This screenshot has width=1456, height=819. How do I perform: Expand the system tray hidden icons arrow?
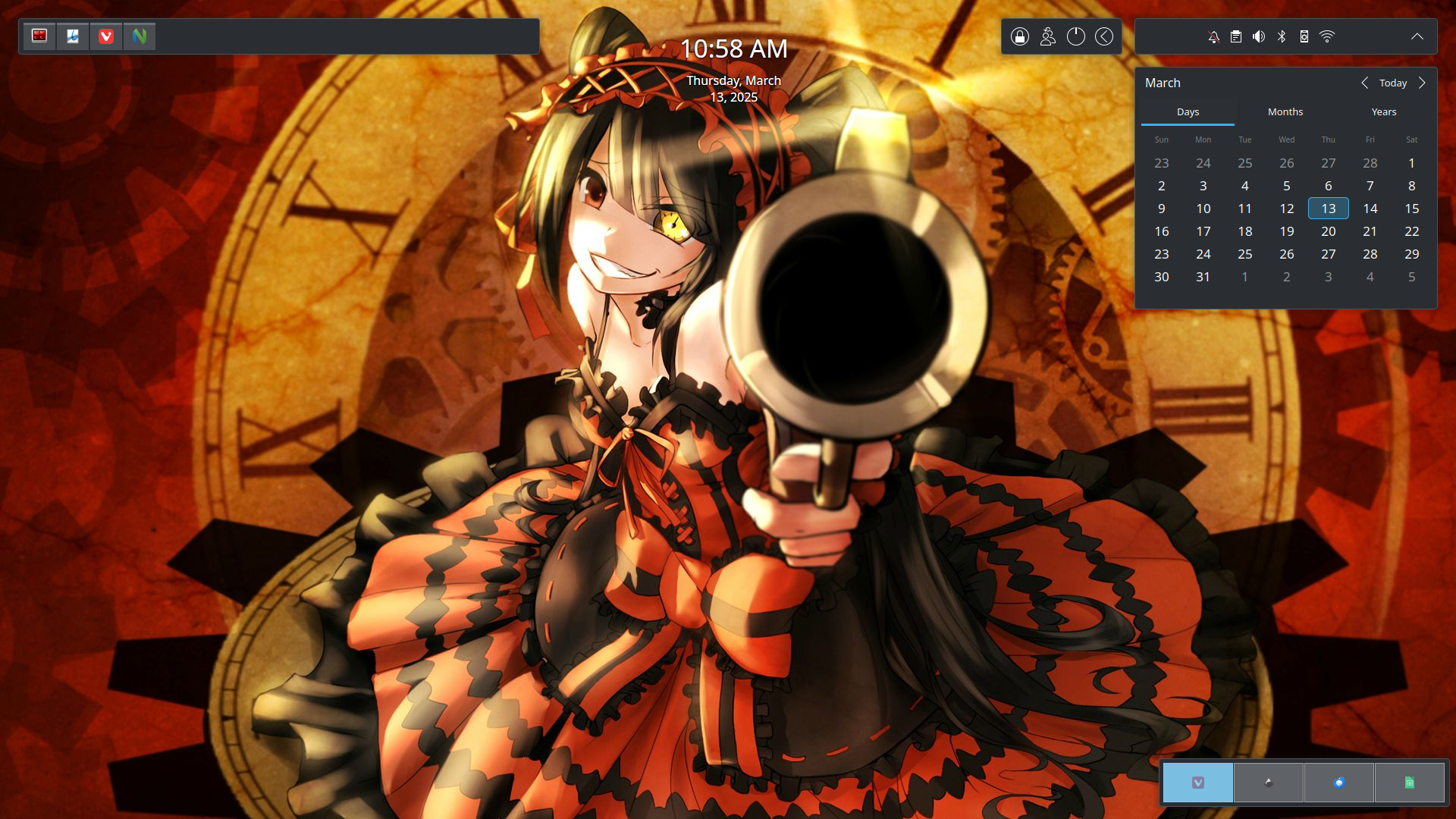[x=1417, y=36]
